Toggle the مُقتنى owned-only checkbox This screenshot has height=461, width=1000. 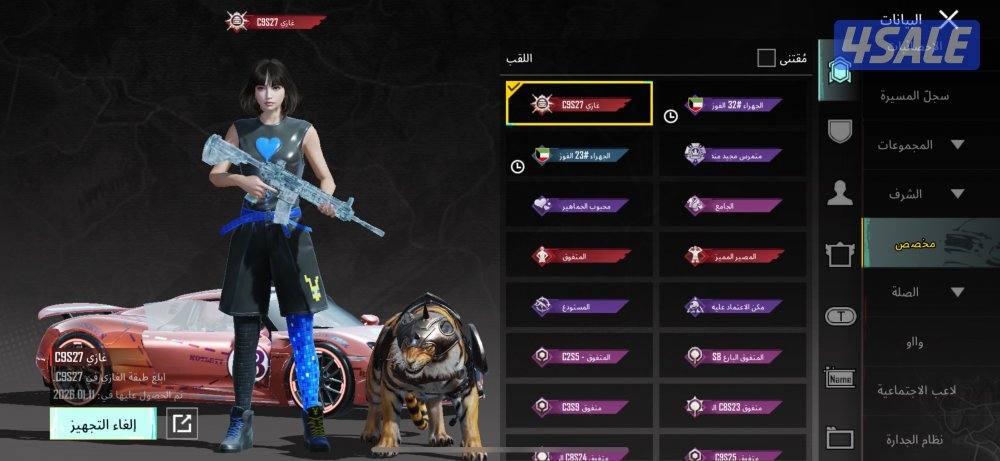(766, 58)
